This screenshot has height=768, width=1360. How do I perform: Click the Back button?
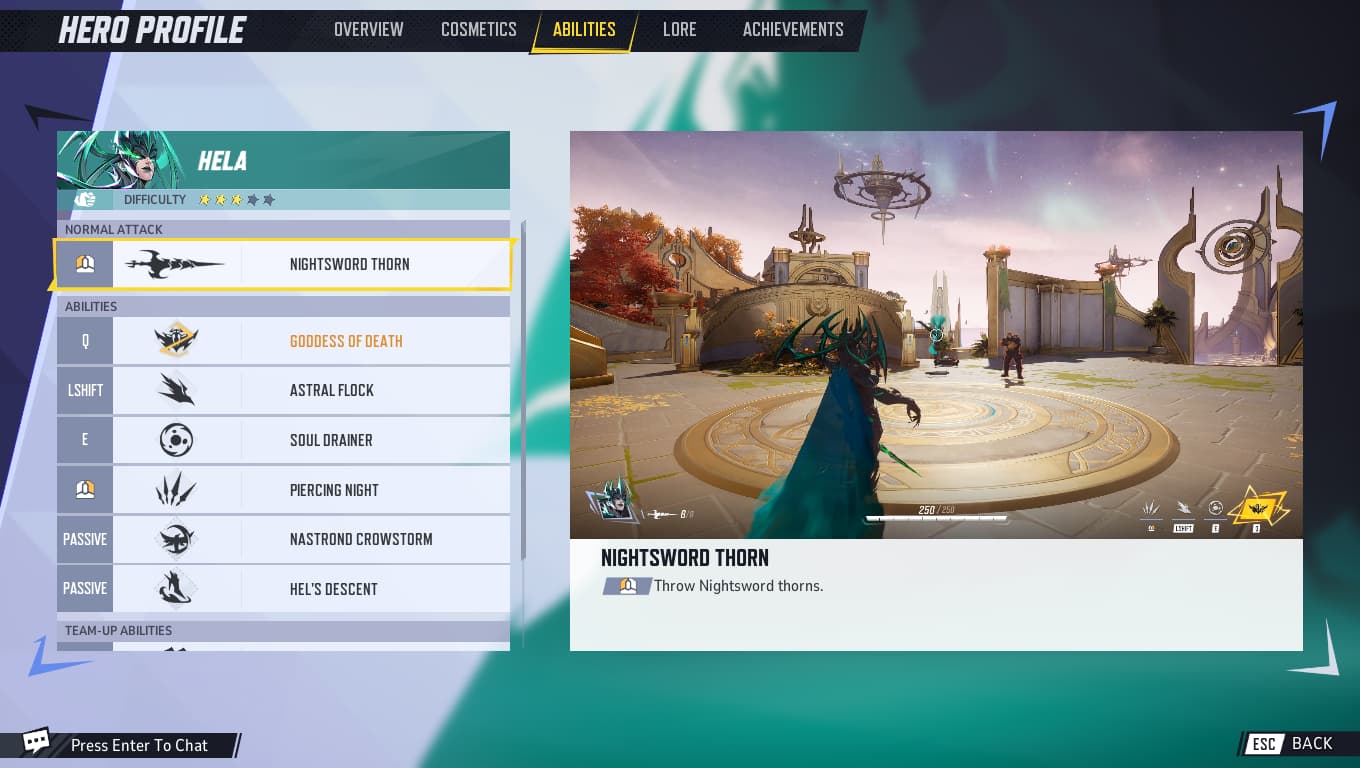point(1292,743)
